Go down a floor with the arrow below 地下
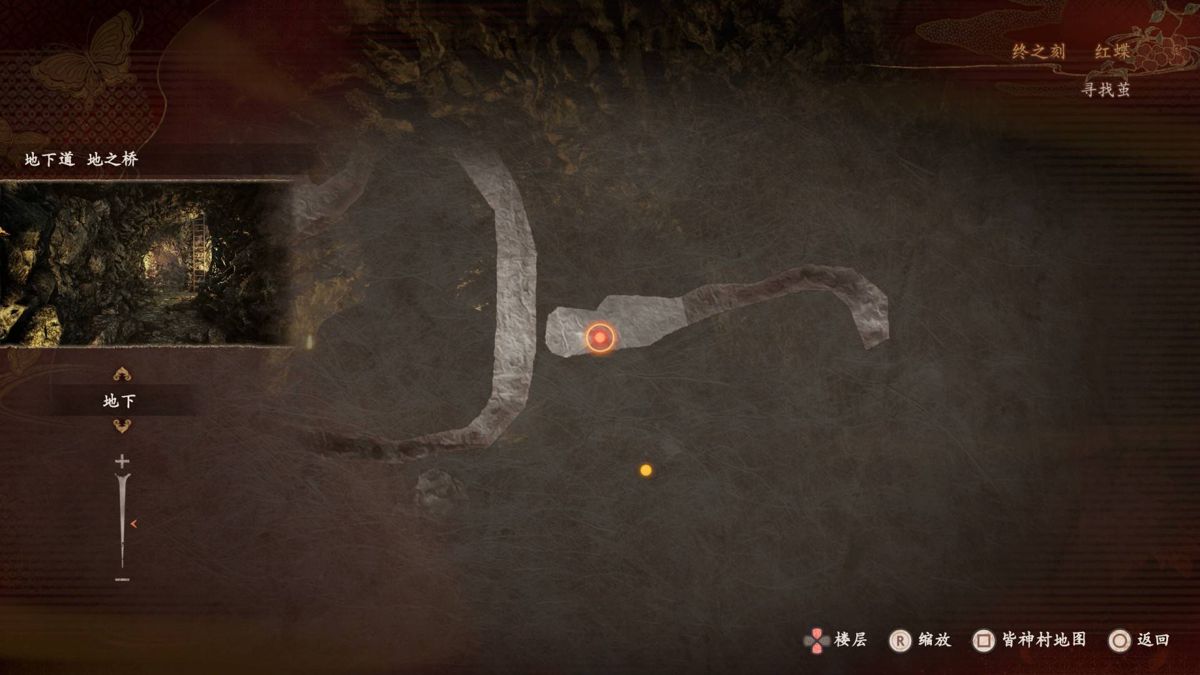 point(122,426)
